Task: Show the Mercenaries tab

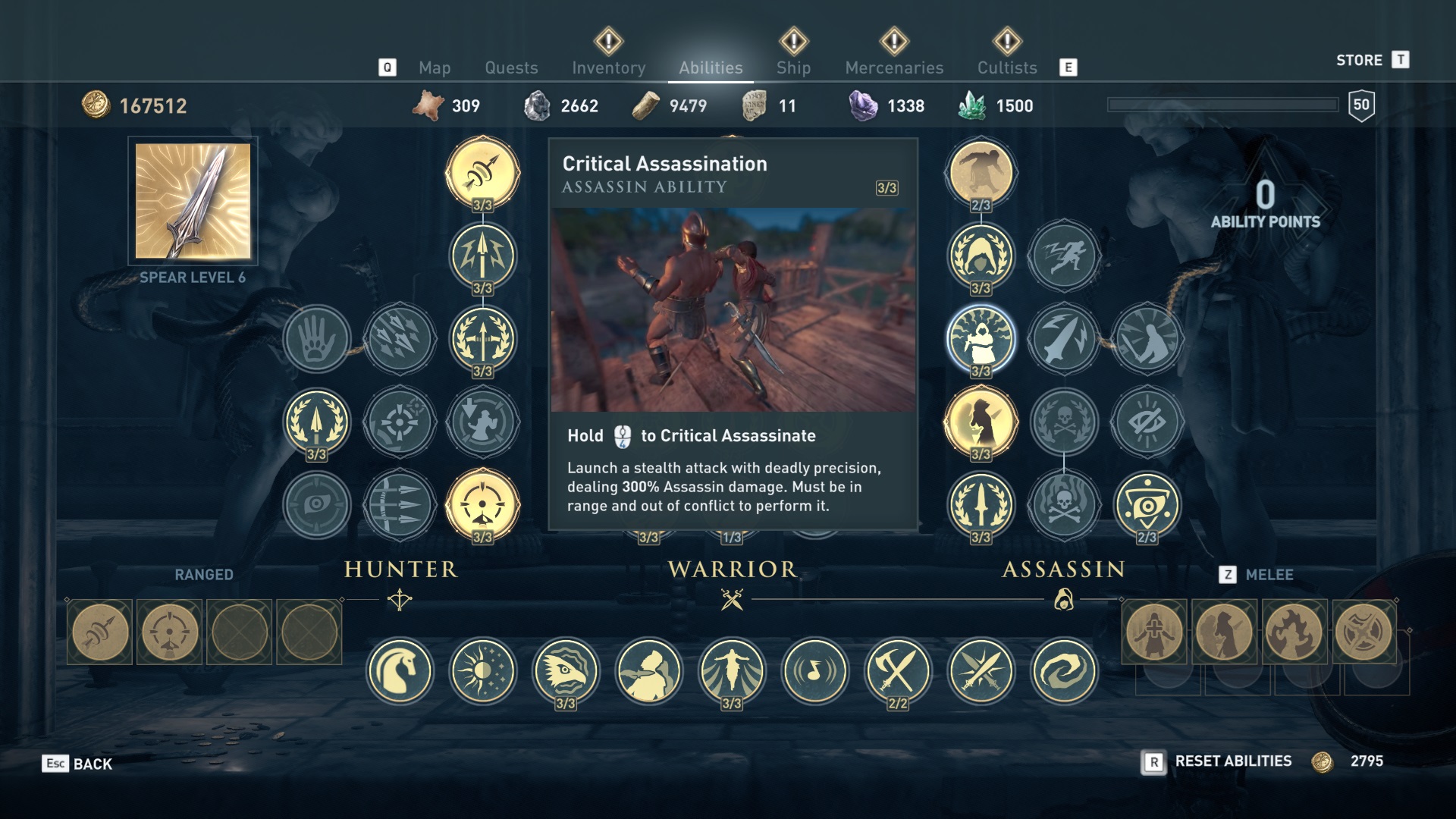Action: (894, 67)
